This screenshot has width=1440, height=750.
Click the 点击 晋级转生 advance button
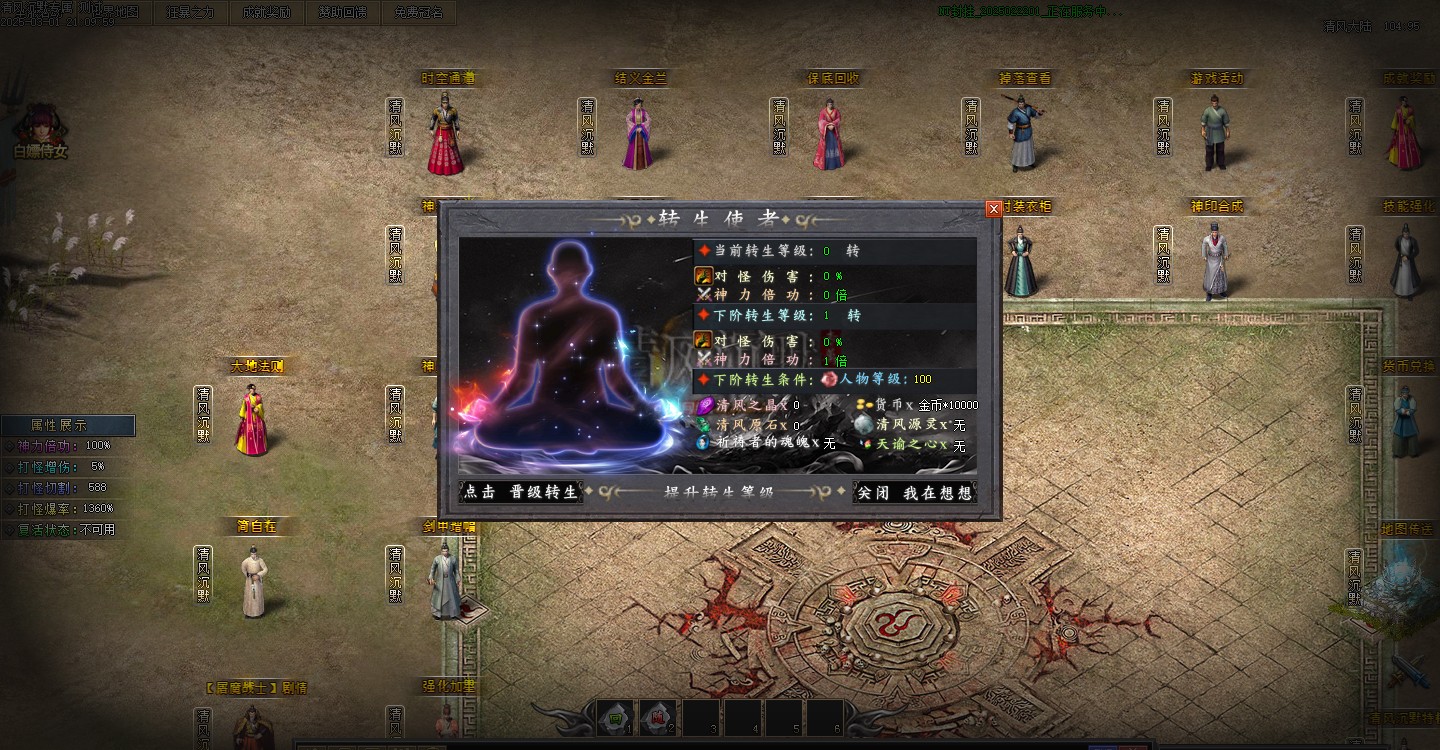pyautogui.click(x=521, y=492)
